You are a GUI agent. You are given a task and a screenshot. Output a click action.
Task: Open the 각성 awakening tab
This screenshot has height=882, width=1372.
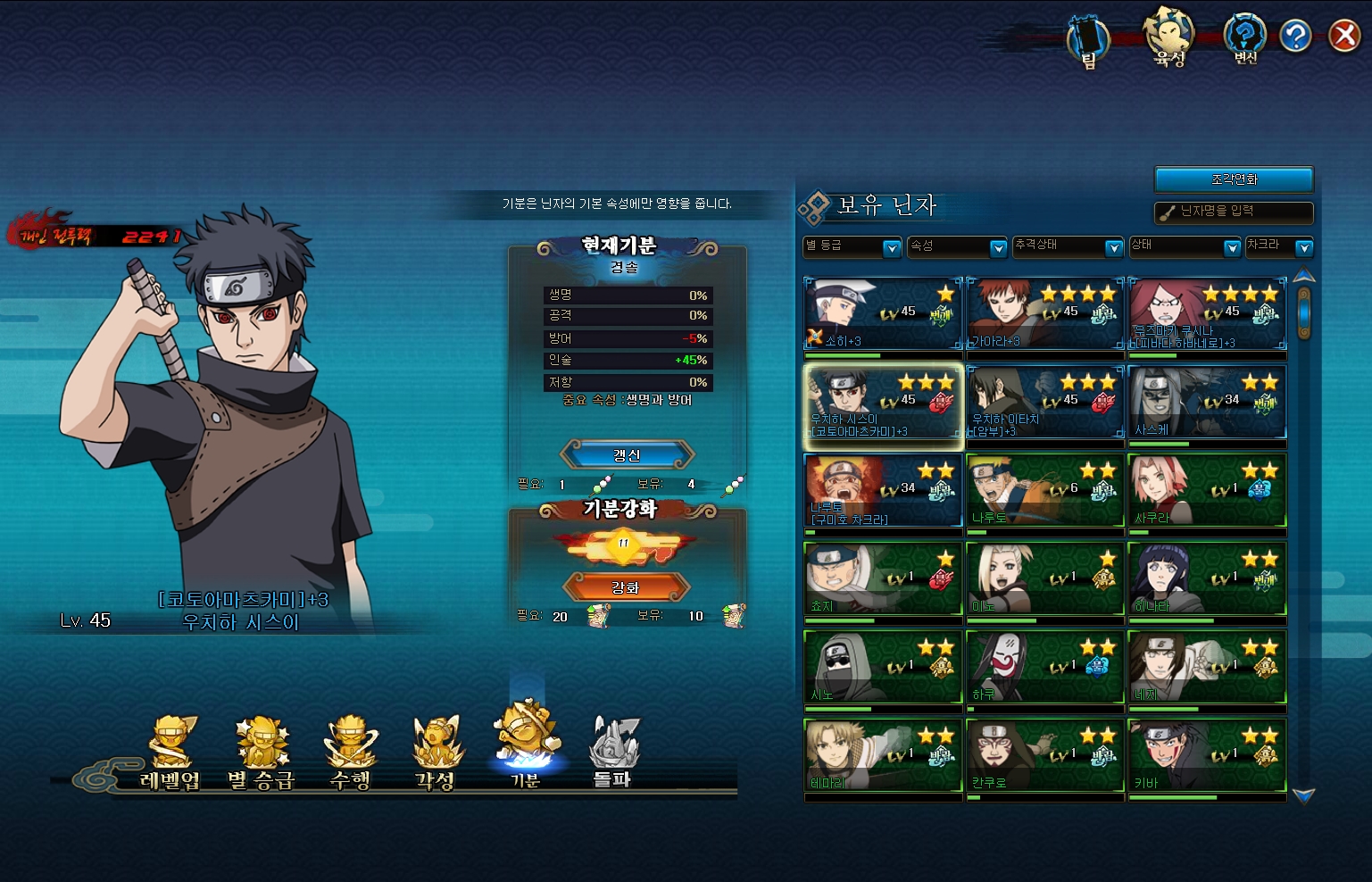click(436, 754)
